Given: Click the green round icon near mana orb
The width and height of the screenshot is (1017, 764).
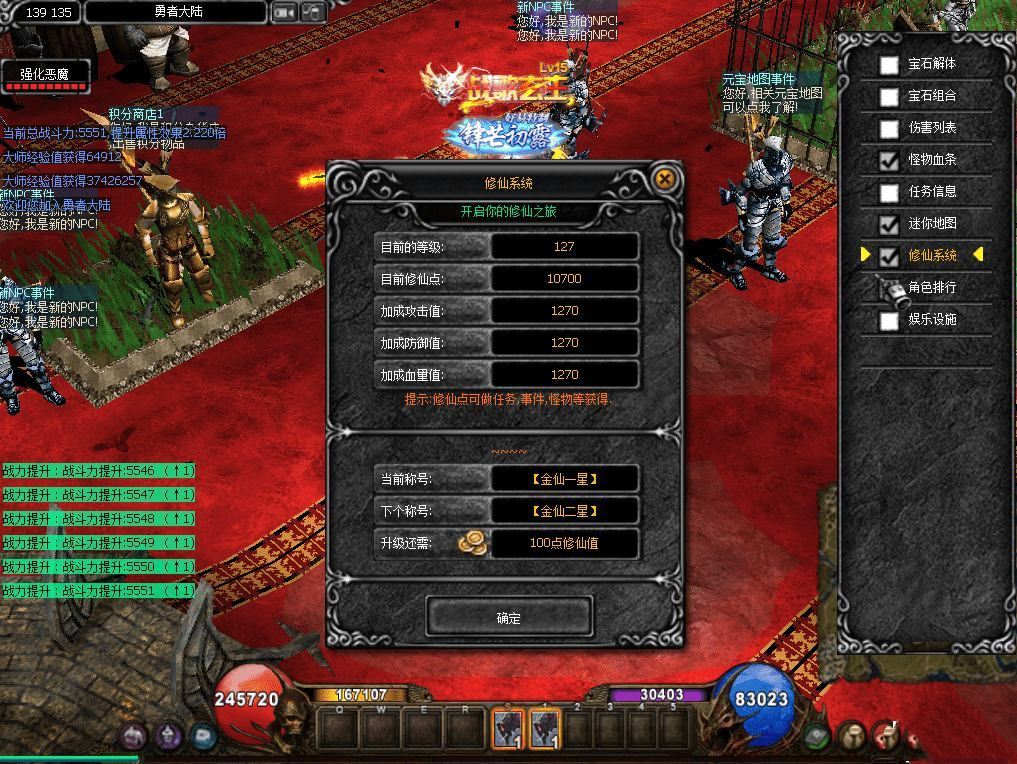Looking at the screenshot, I should click(818, 737).
